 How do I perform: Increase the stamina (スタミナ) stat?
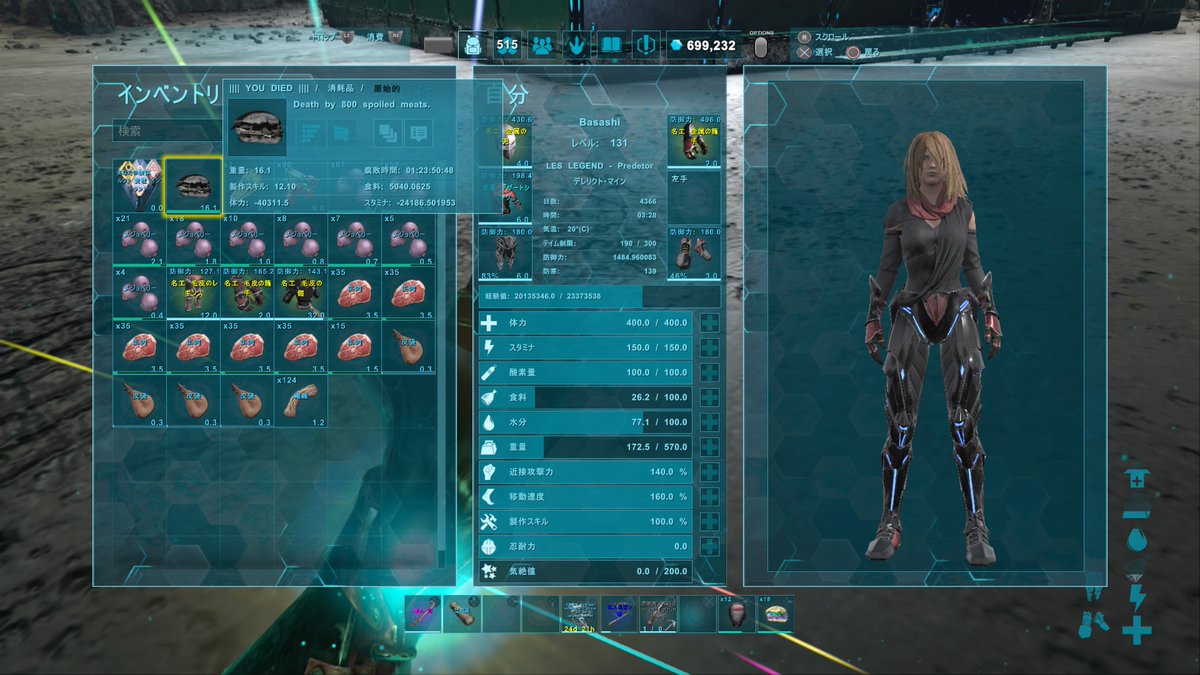pos(709,347)
